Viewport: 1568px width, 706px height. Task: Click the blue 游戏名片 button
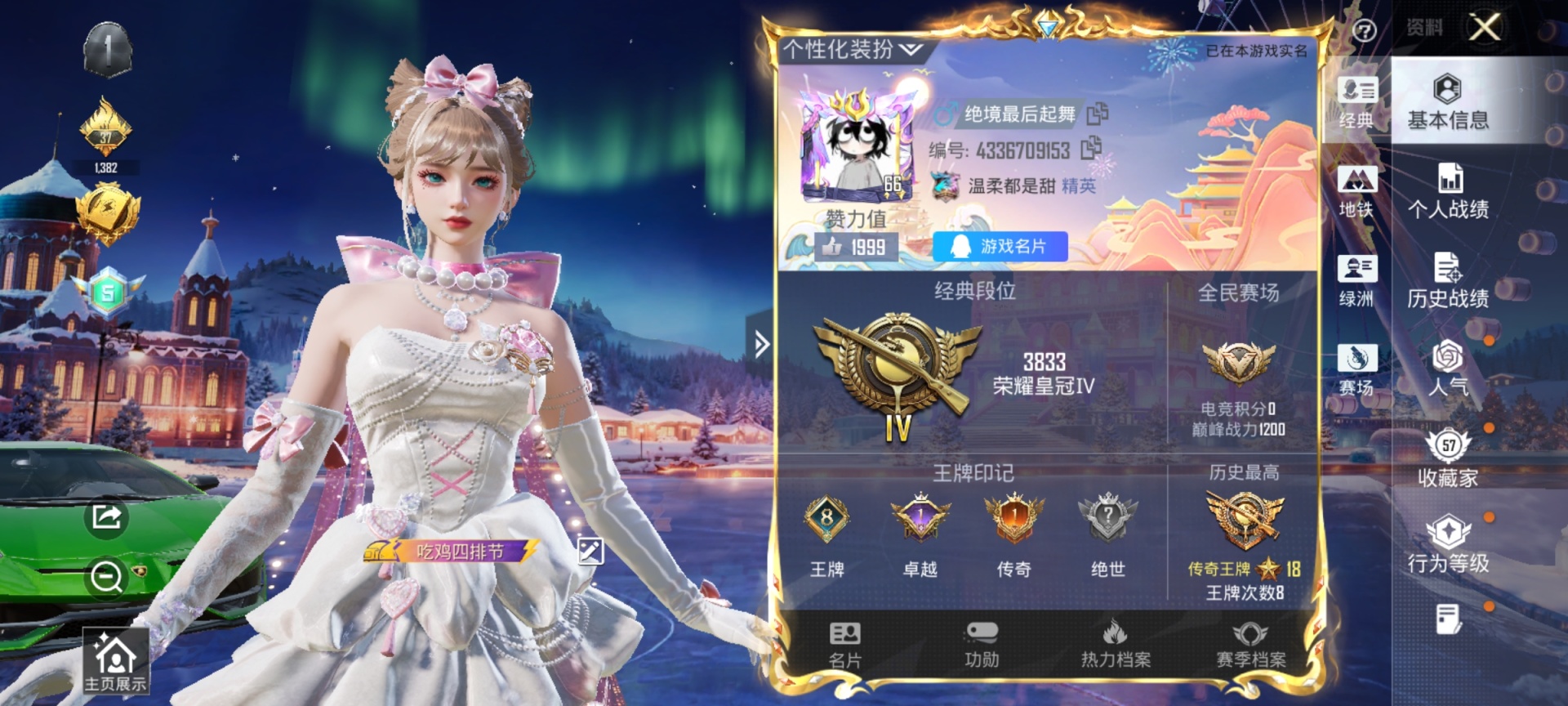(1000, 247)
